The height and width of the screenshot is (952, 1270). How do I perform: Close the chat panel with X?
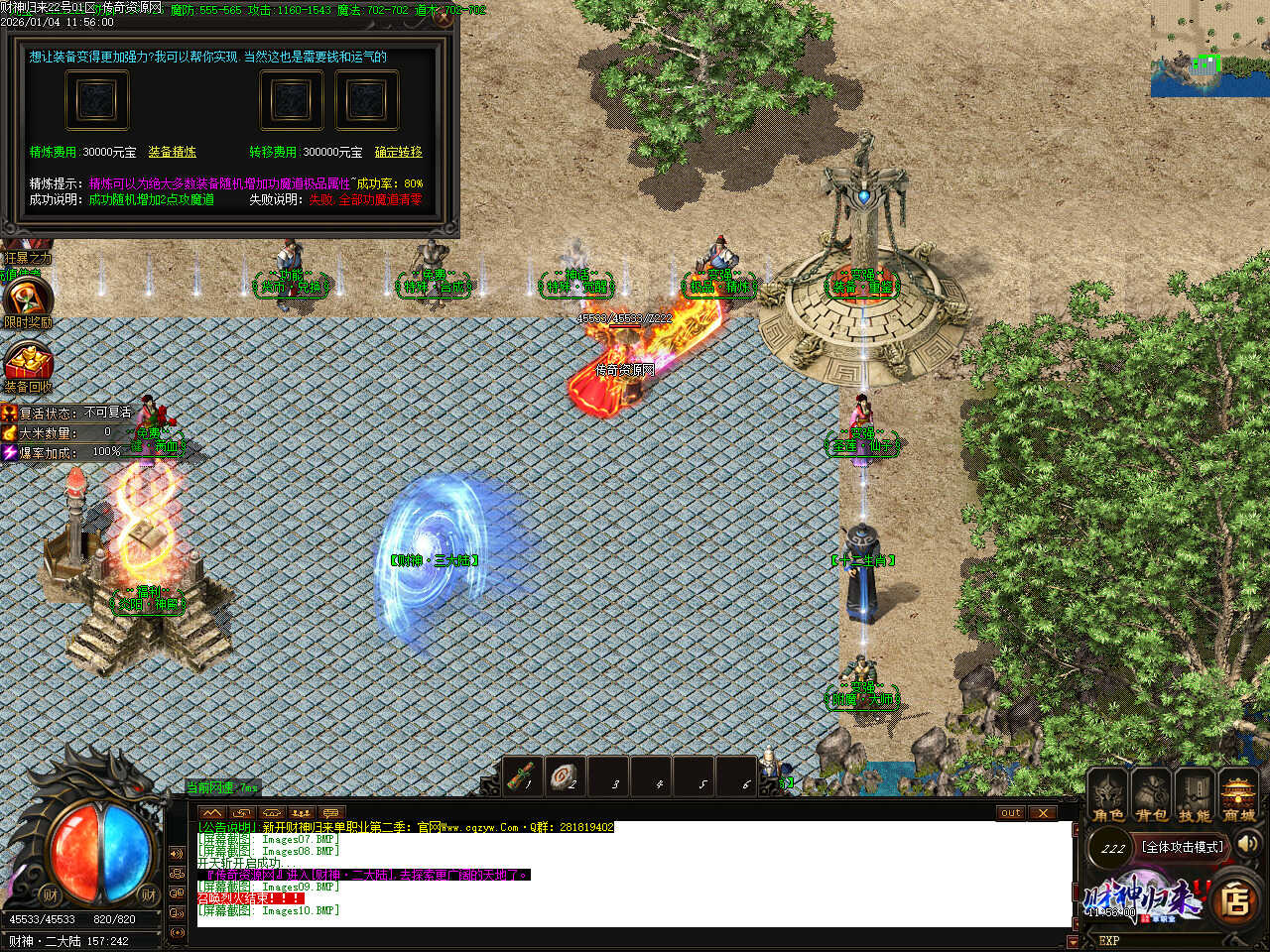(x=1042, y=813)
